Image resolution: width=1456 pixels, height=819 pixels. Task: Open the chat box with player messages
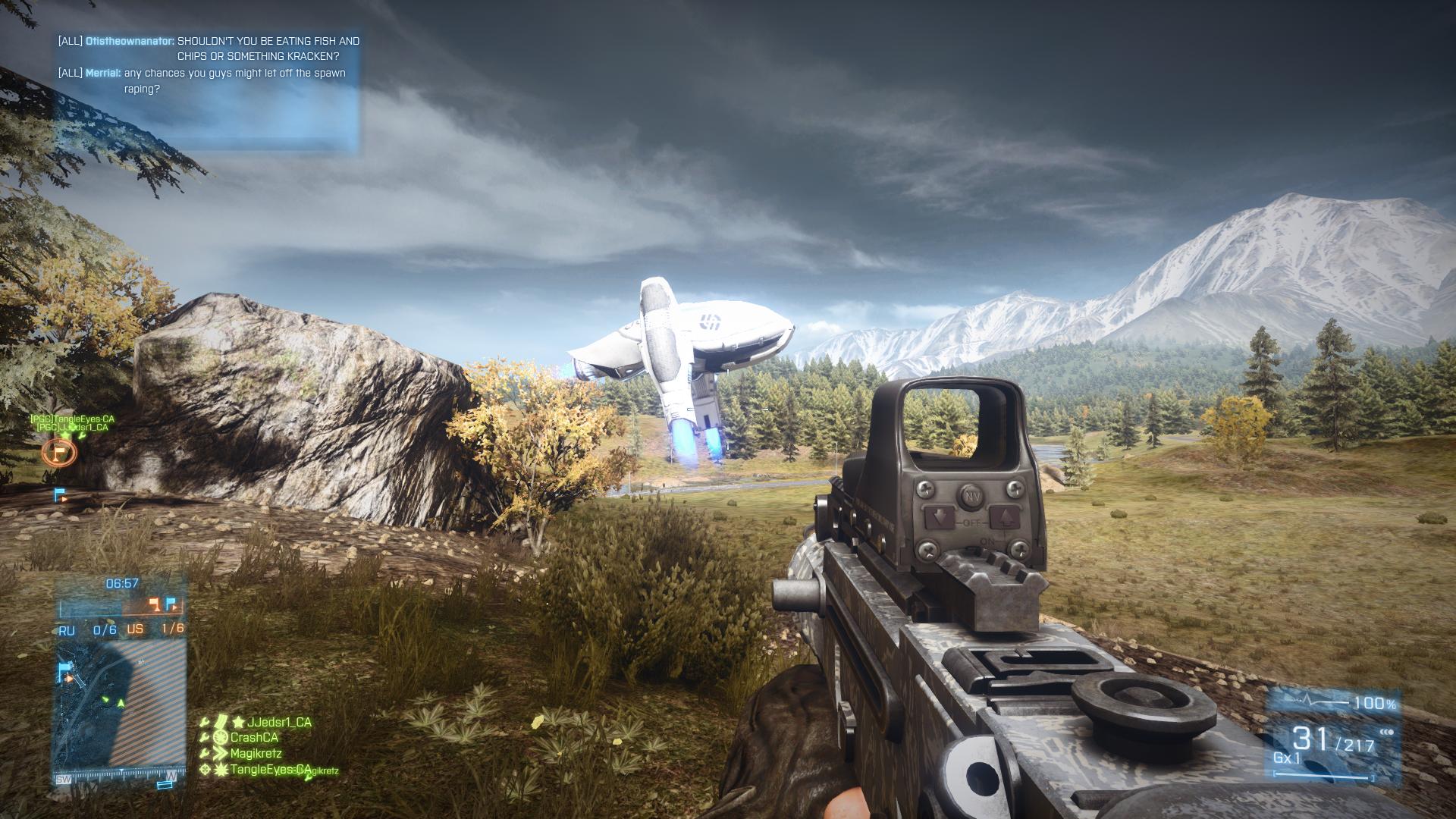206,91
